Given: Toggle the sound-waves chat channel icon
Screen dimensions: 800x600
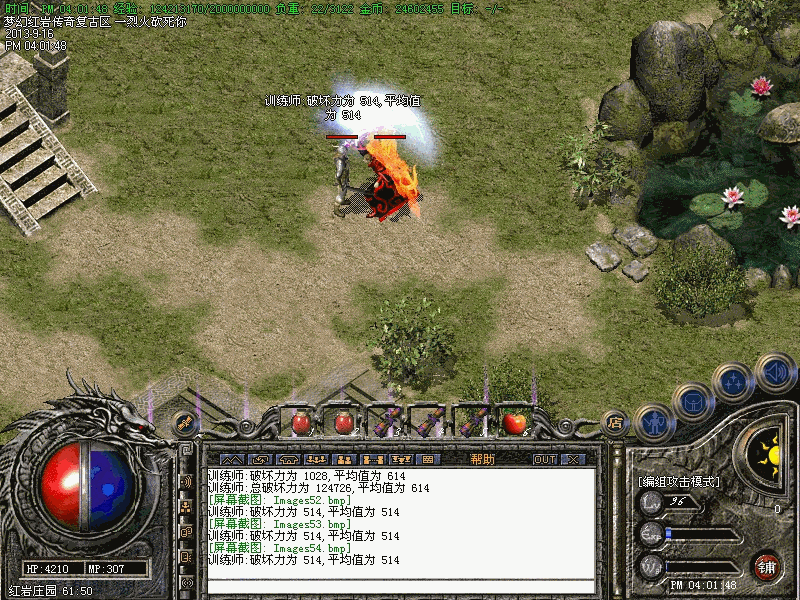Looking at the screenshot, I should tap(186, 480).
